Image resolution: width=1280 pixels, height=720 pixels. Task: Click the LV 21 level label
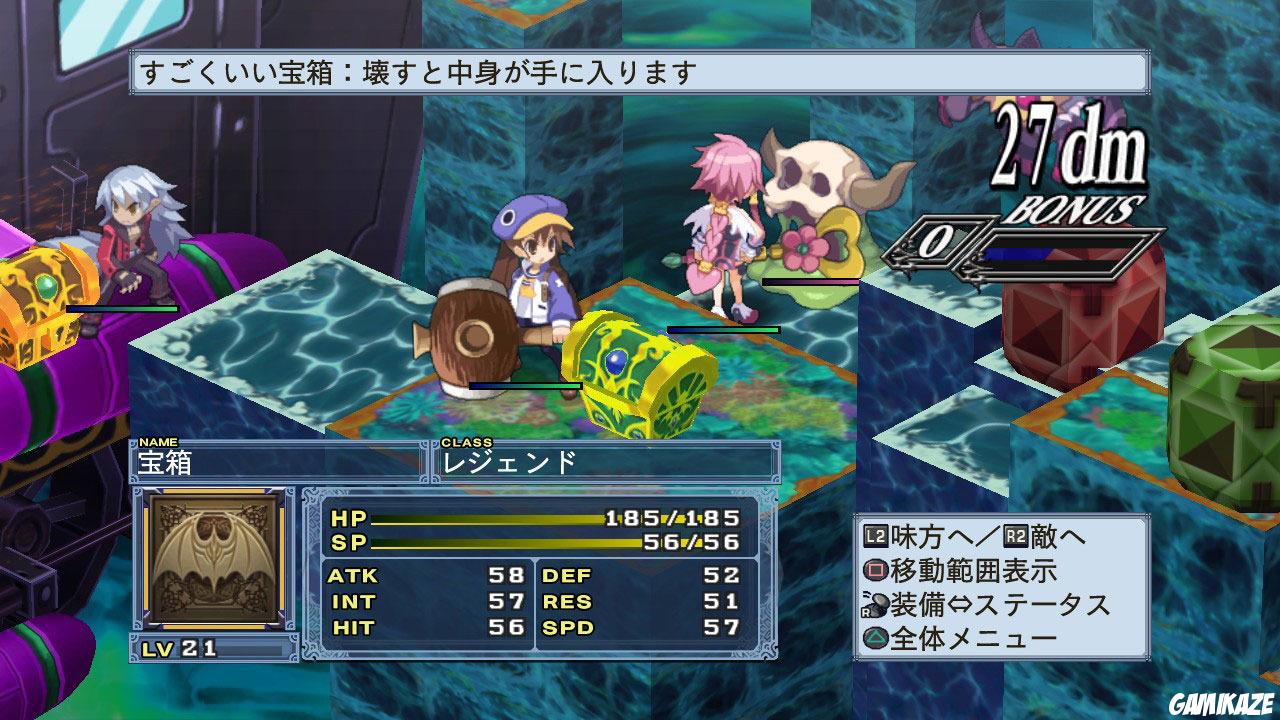pyautogui.click(x=180, y=650)
